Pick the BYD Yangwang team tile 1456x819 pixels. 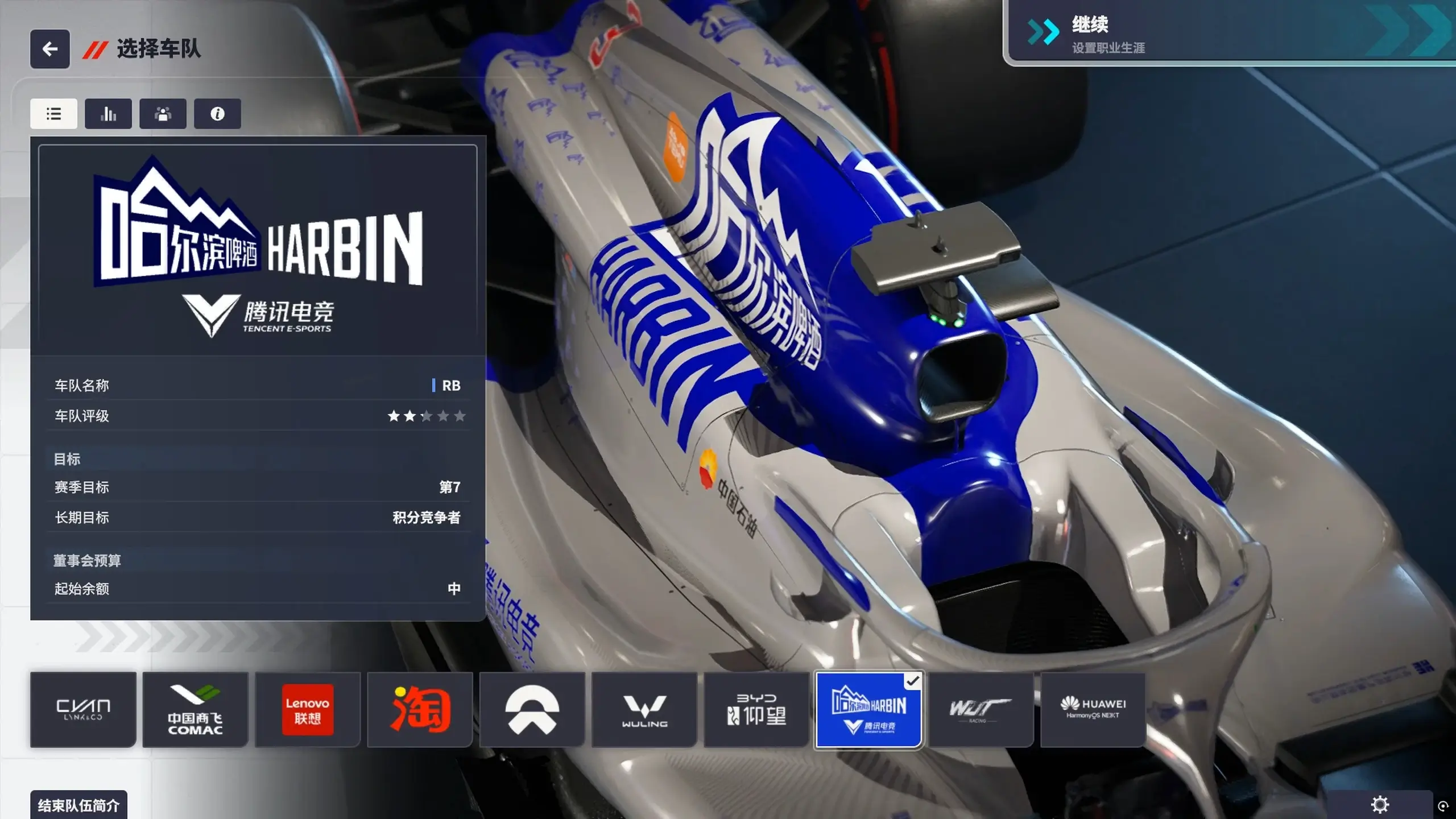point(756,709)
